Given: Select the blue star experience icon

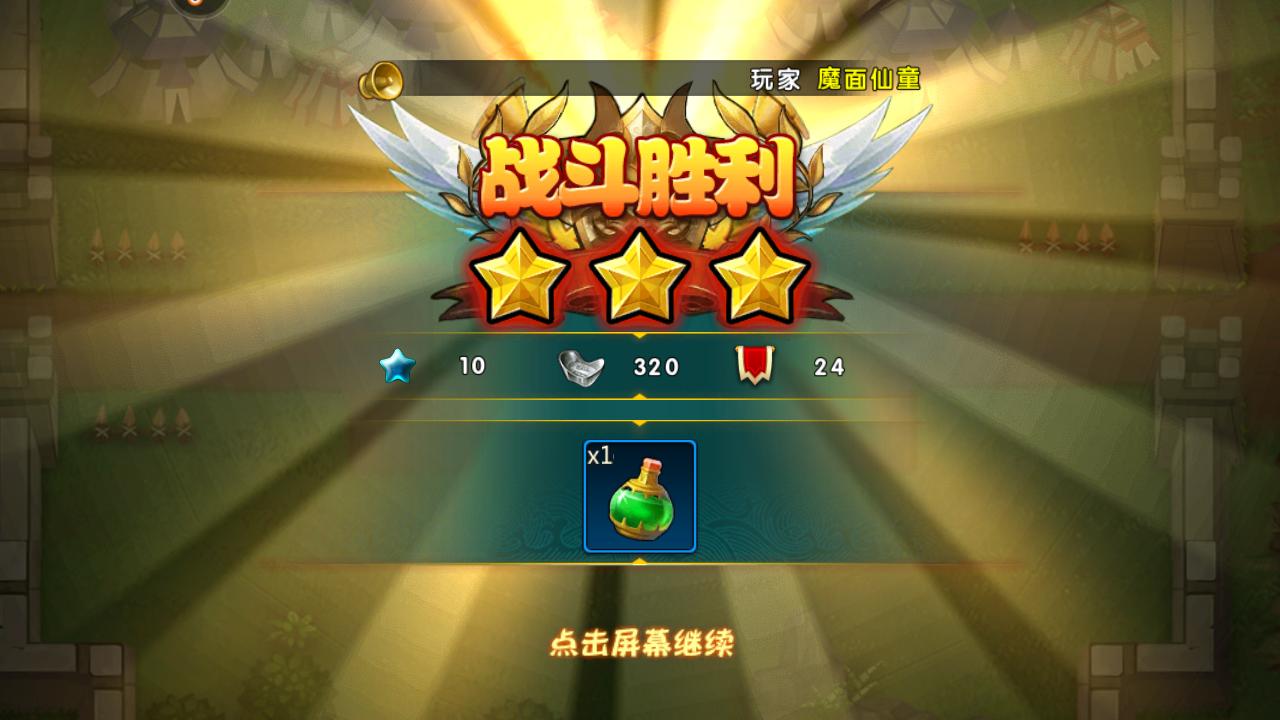Looking at the screenshot, I should pos(398,367).
